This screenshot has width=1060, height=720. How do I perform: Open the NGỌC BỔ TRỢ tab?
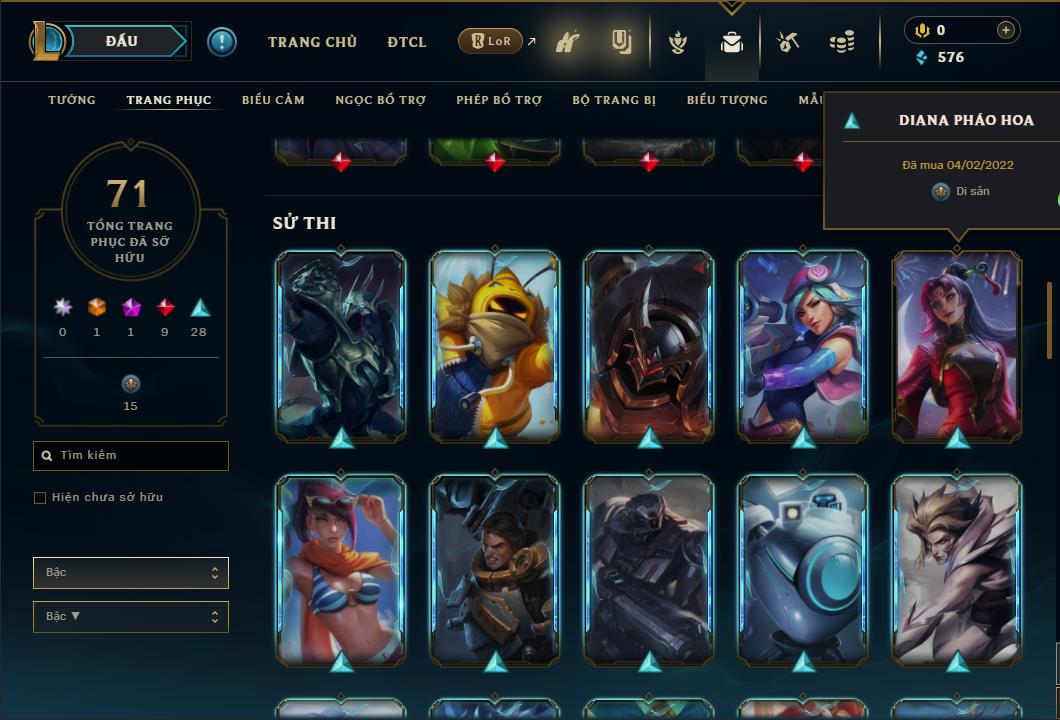(380, 100)
